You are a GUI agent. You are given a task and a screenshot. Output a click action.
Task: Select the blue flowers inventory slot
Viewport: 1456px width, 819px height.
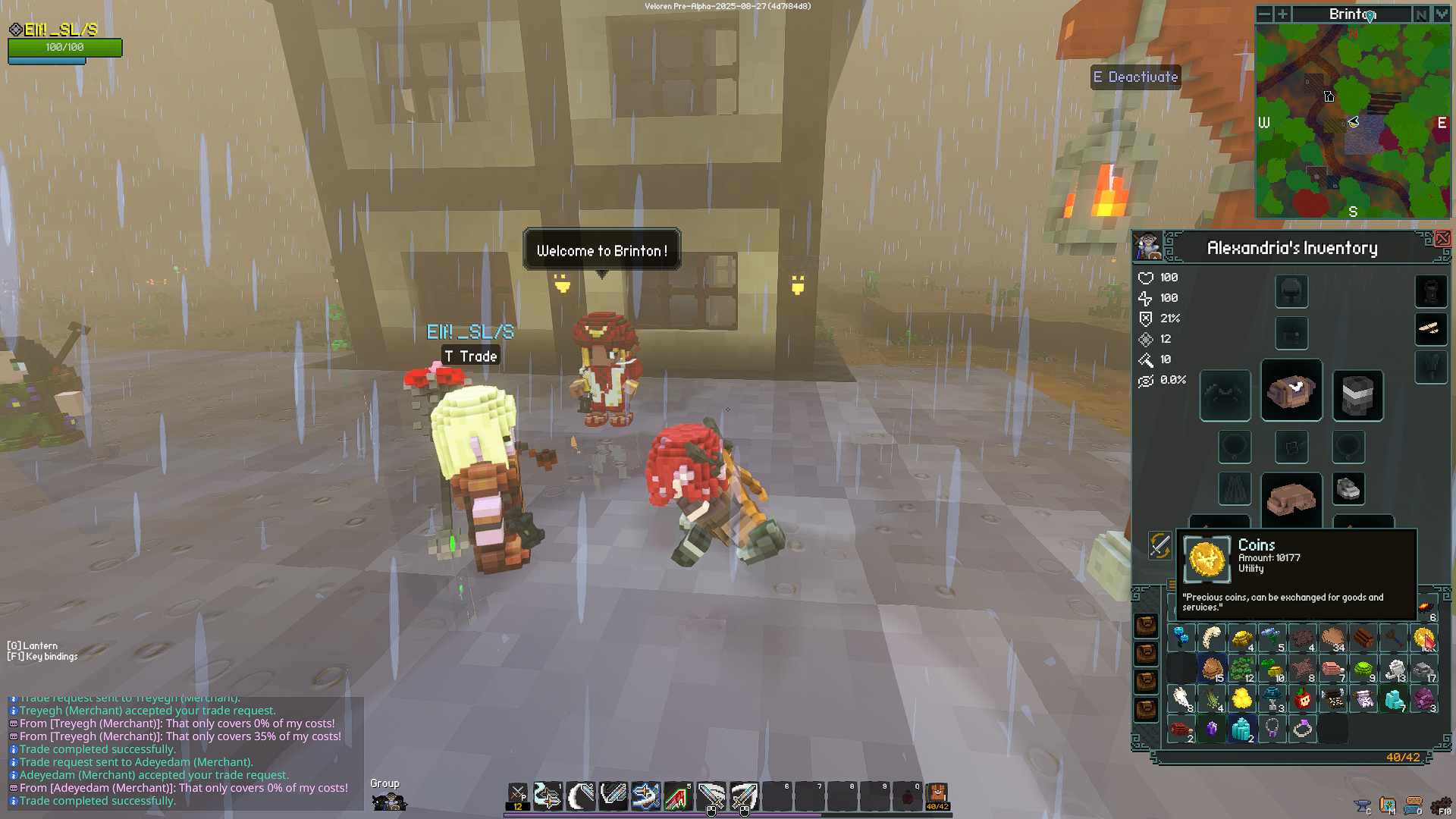click(1272, 637)
